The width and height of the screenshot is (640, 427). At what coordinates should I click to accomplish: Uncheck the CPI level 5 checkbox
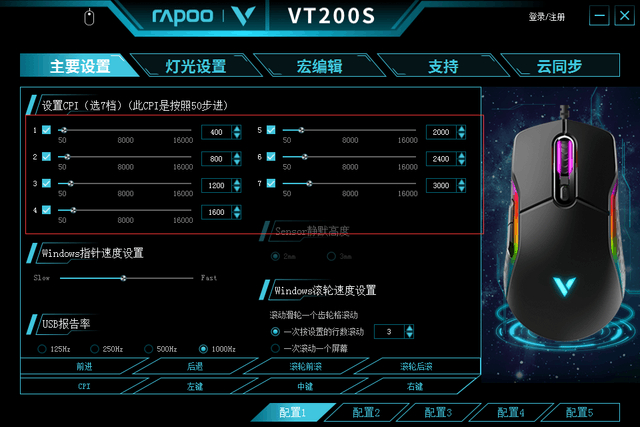click(271, 130)
